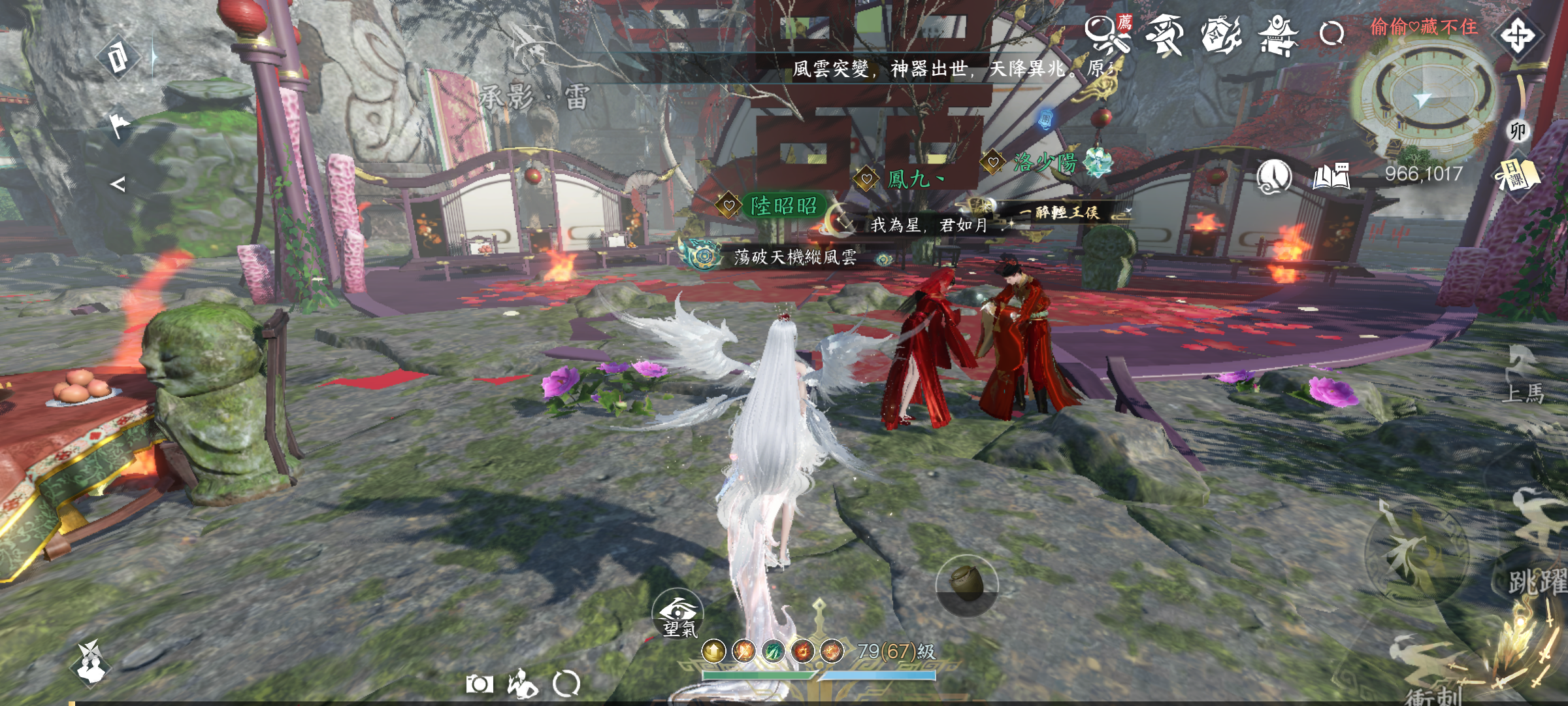The height and width of the screenshot is (706, 1568).
Task: Open the pouch bag icon
Action: 1220,35
